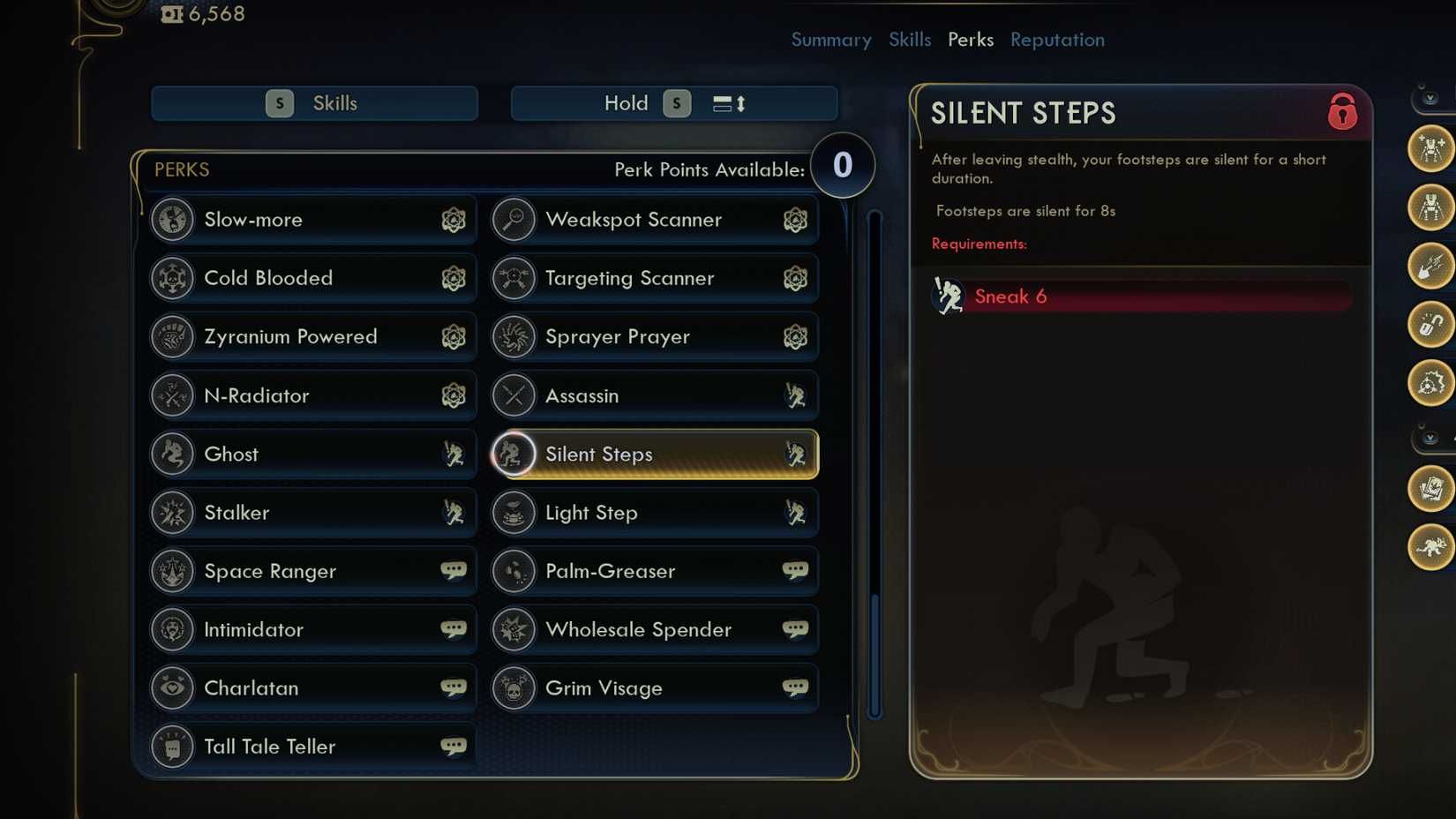1456x819 pixels.
Task: Click the red lock icon on Silent Steps panel
Action: (x=1342, y=113)
